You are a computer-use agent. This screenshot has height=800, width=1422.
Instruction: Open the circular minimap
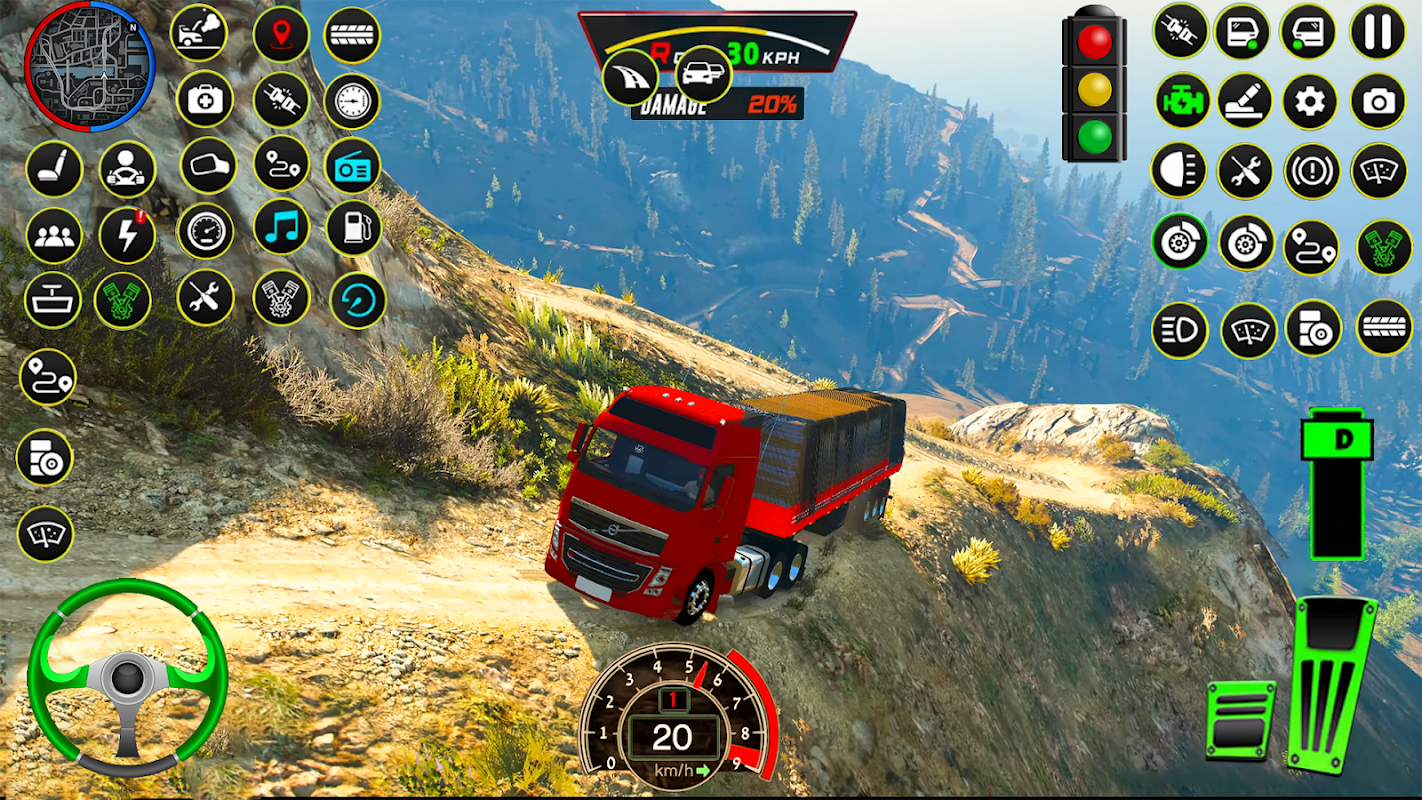tap(89, 66)
